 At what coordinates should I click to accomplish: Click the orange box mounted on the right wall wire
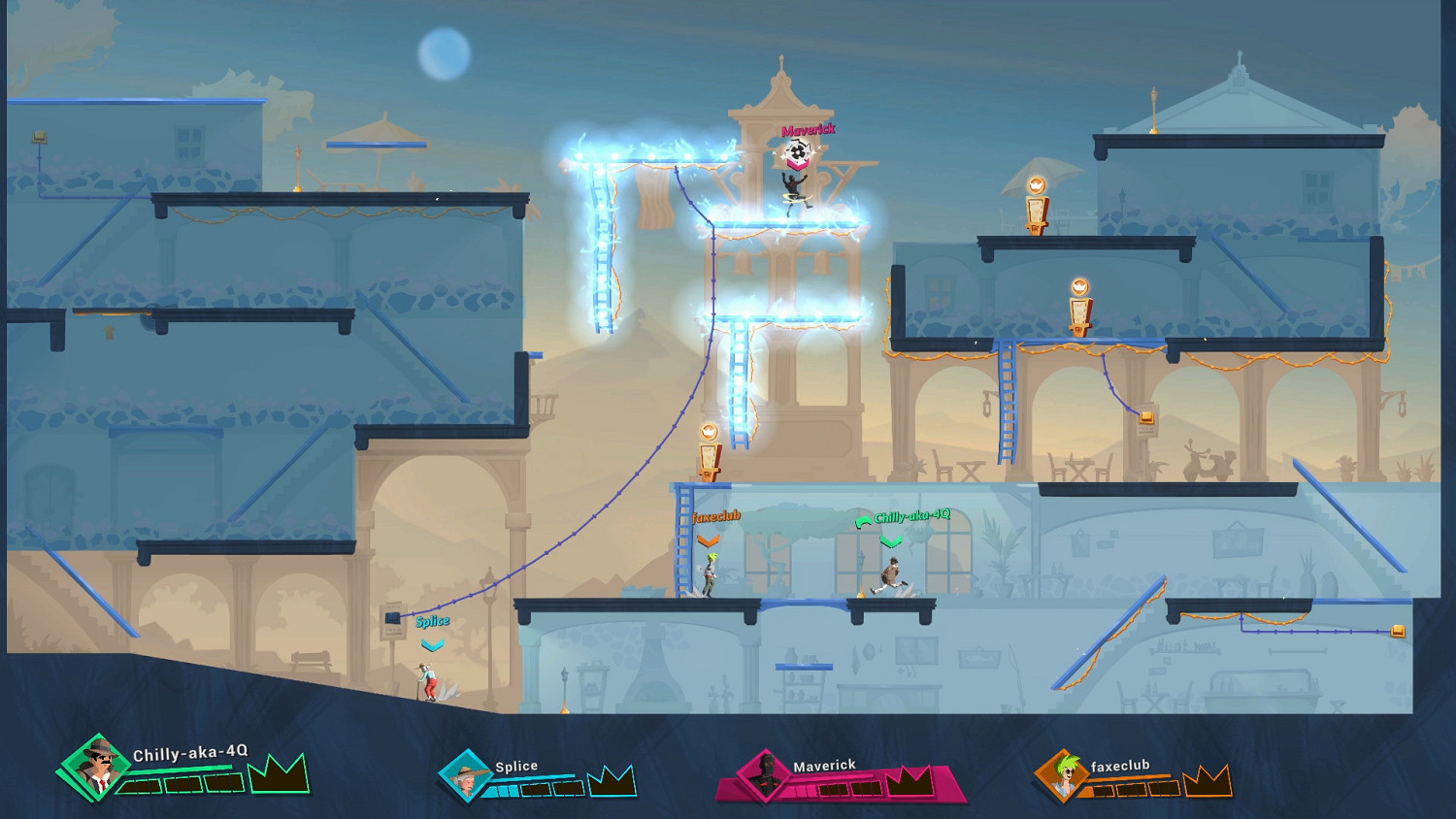[1148, 415]
